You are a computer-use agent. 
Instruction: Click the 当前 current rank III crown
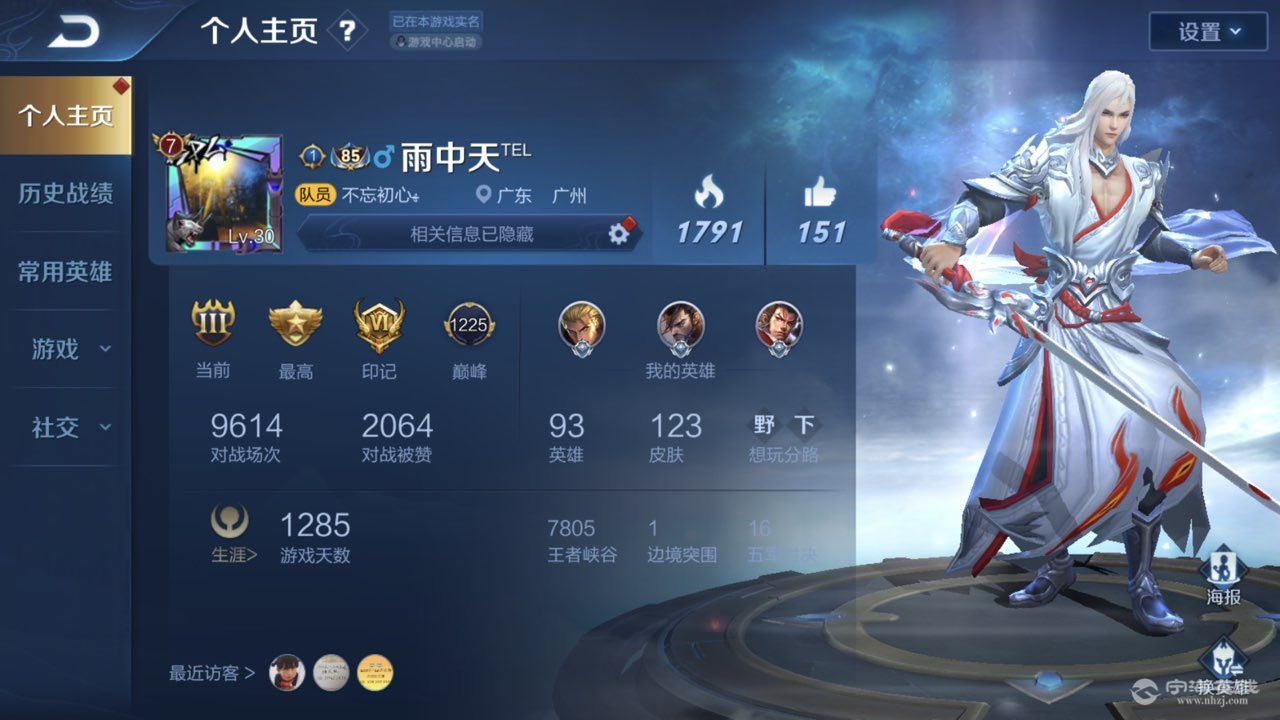pos(212,324)
